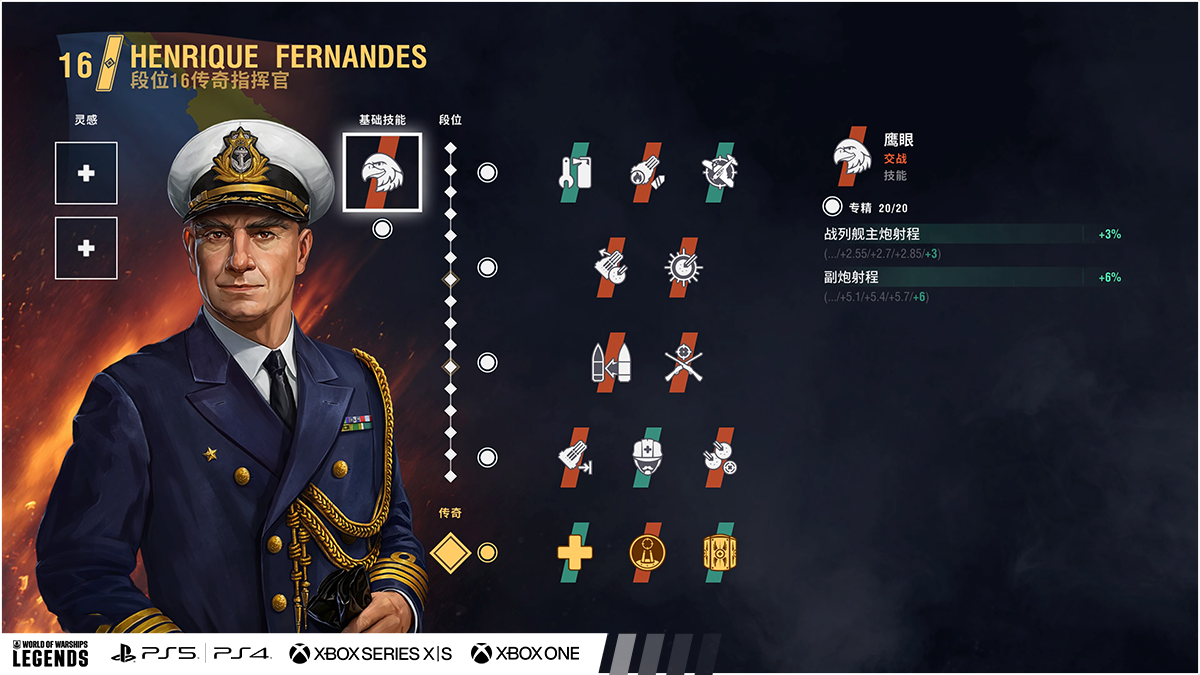Pick the burning gun barrel skill
1200x675 pixels.
tap(647, 173)
